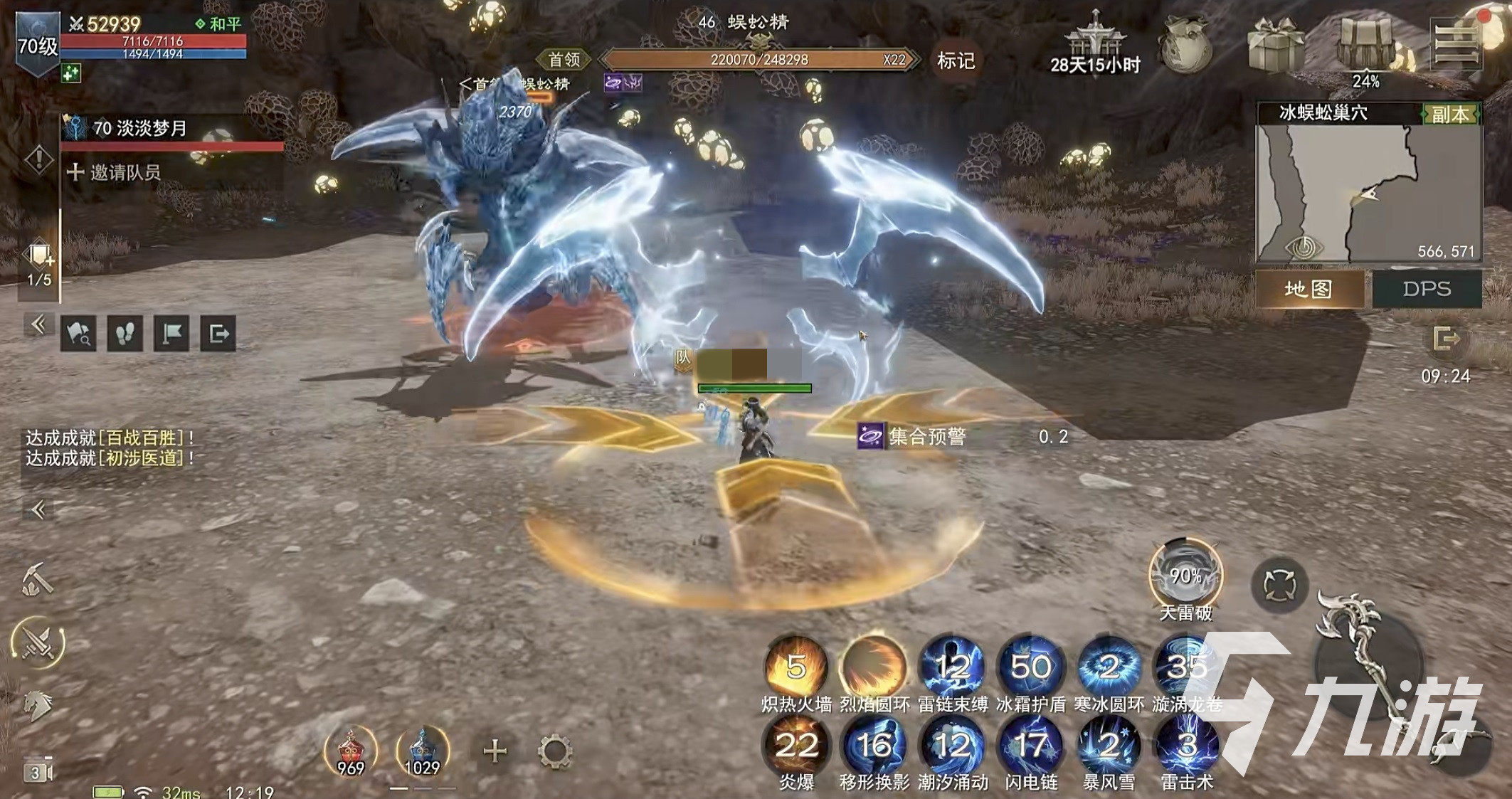The height and width of the screenshot is (799, 1512).
Task: Cast the 炎爆 skill
Action: pyautogui.click(x=796, y=746)
